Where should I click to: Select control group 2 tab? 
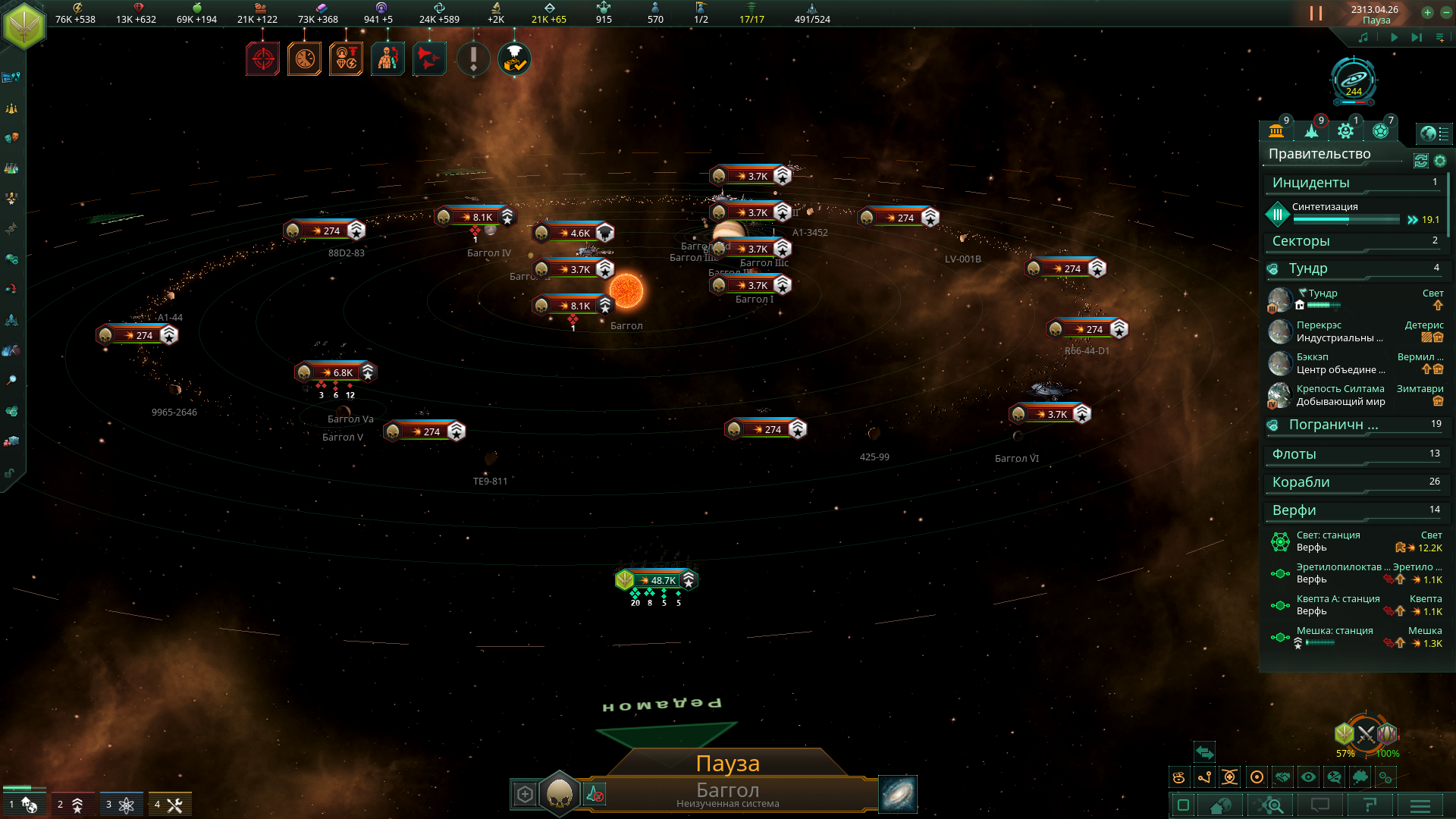click(x=70, y=805)
